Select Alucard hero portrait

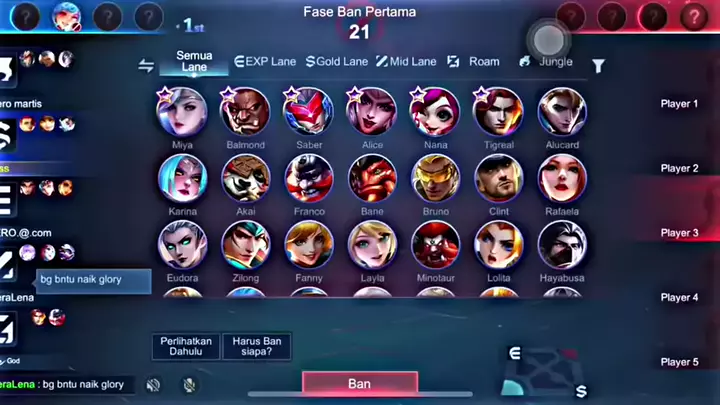[x=562, y=111]
